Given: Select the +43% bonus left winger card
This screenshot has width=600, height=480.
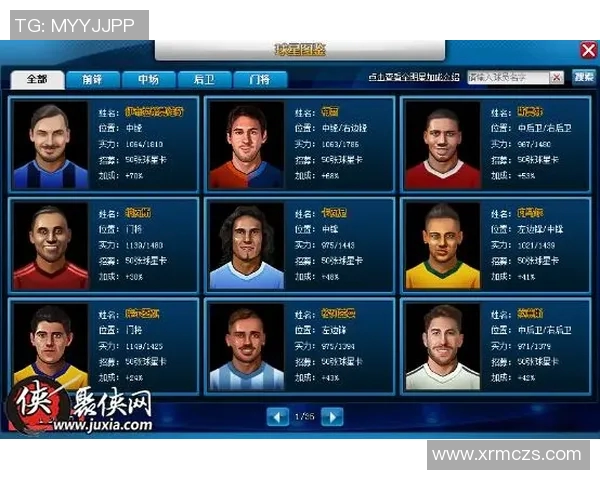Looking at the screenshot, I should click(299, 346).
